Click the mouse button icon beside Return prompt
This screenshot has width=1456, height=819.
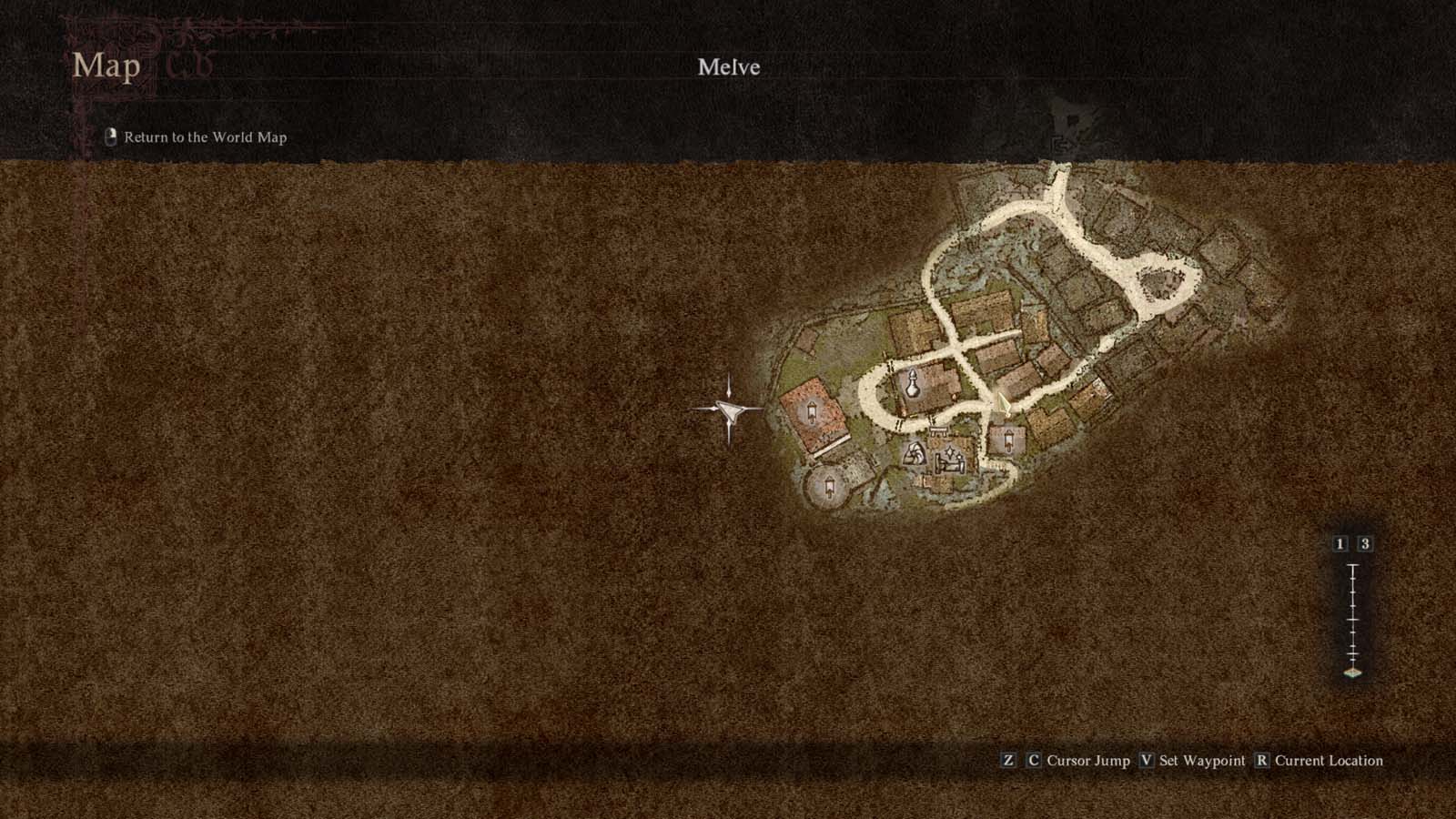pos(110,137)
